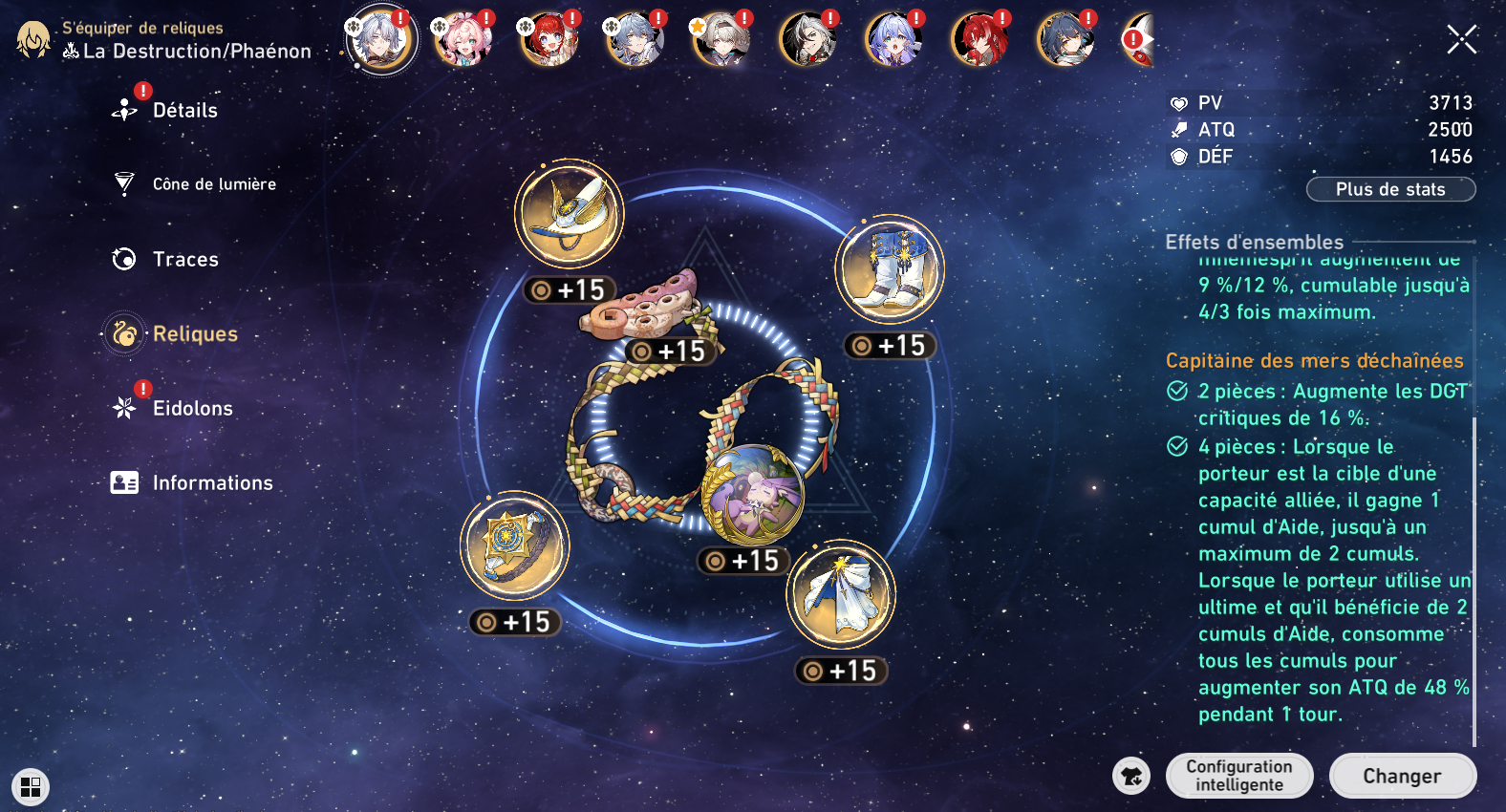The height and width of the screenshot is (812, 1506).
Task: Select the Reliques tab
Action: tap(194, 333)
